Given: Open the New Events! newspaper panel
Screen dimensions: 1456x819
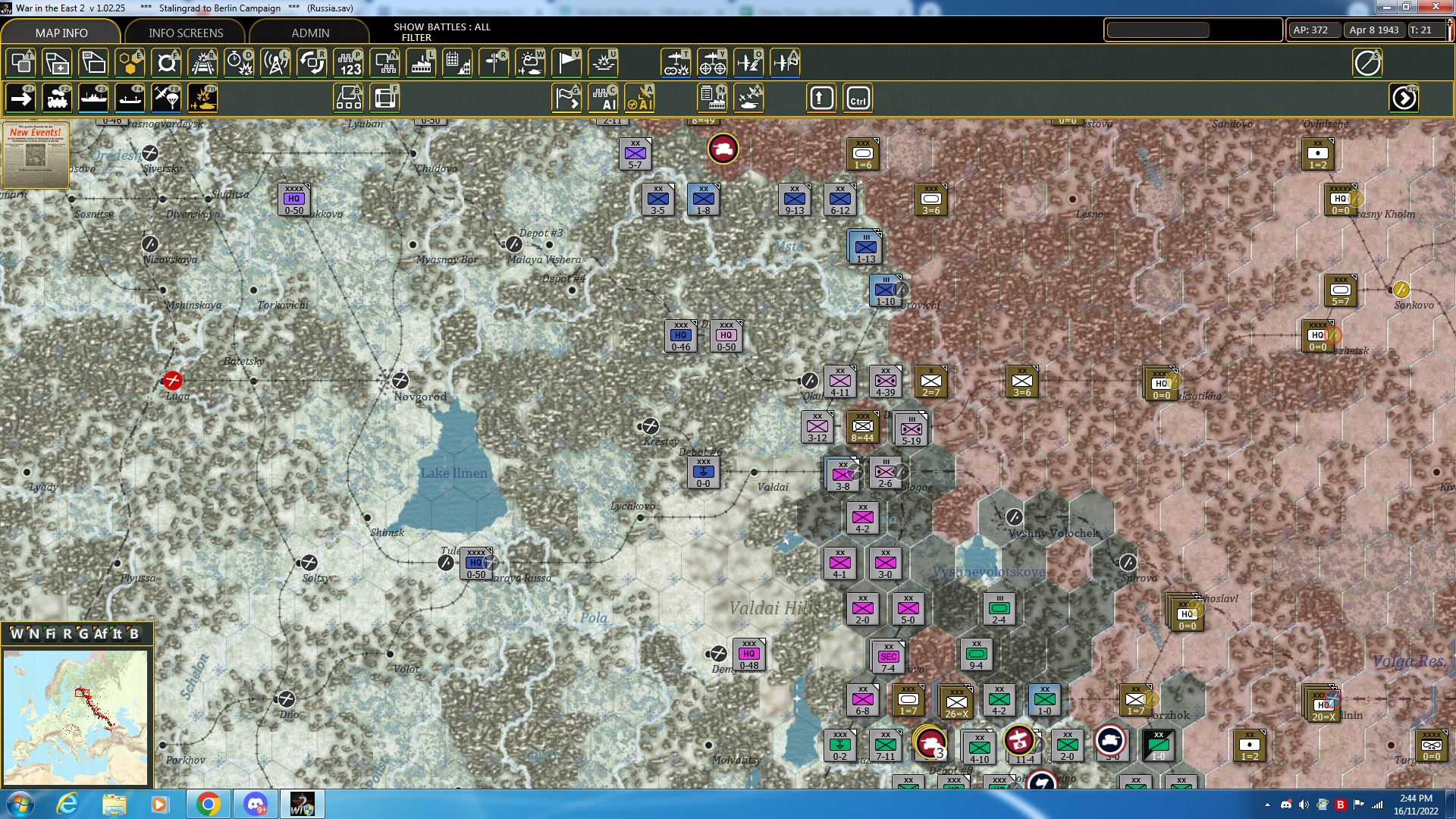Looking at the screenshot, I should [x=35, y=155].
